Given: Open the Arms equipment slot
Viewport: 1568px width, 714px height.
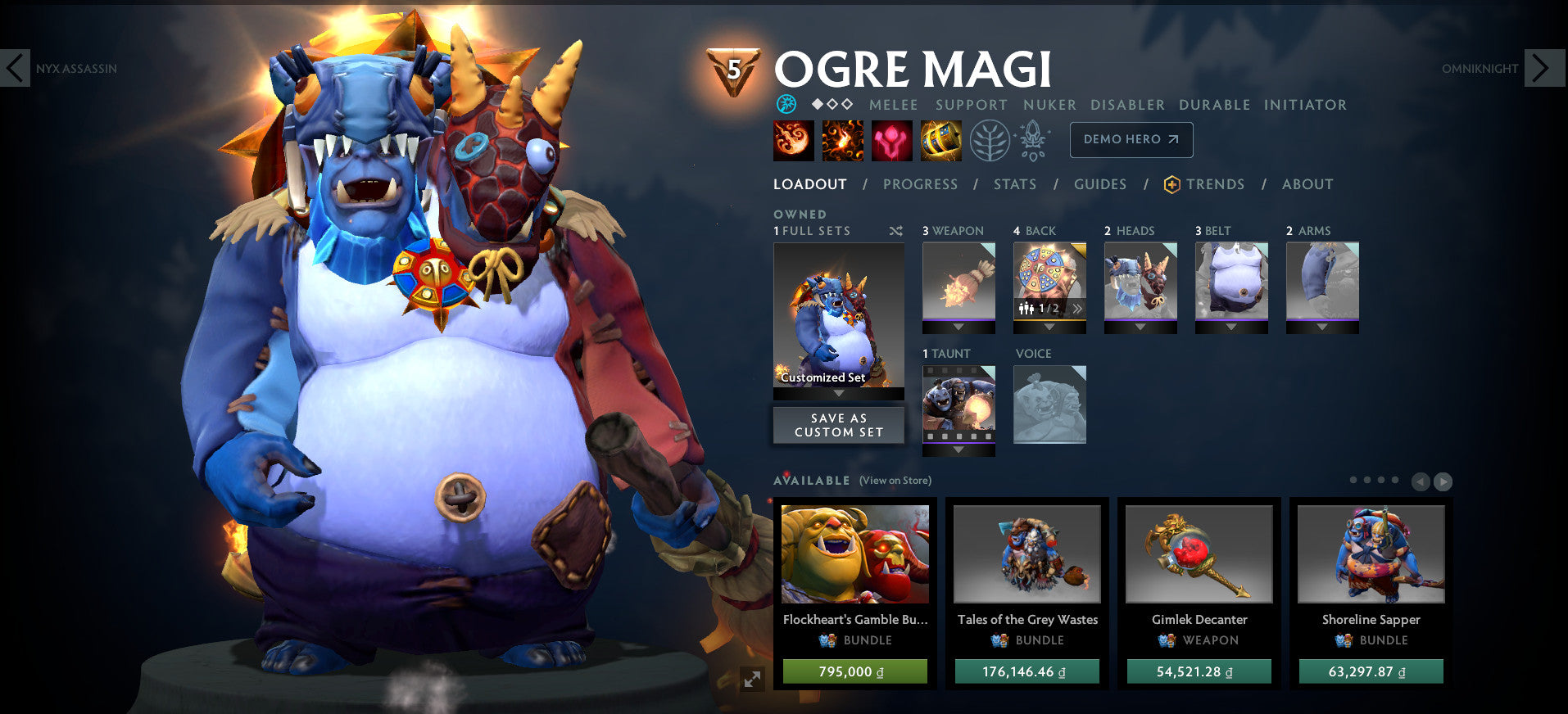Looking at the screenshot, I should click(1322, 281).
